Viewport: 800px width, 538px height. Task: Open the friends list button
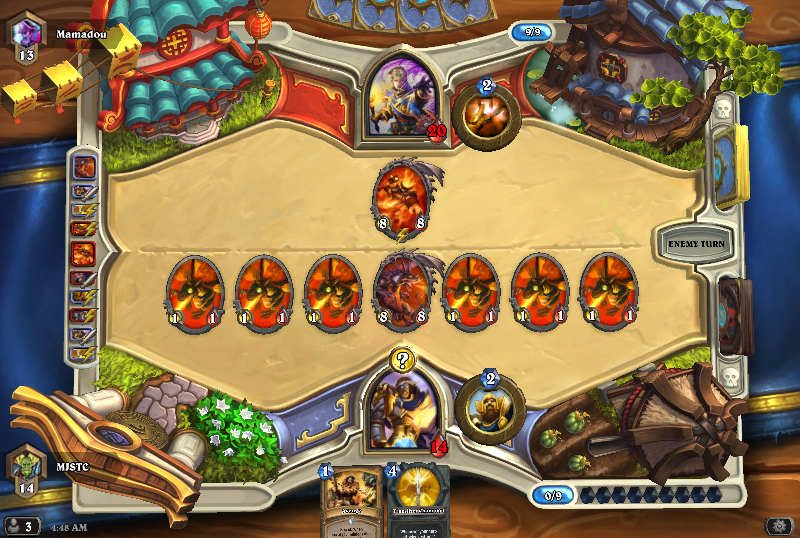[20, 525]
